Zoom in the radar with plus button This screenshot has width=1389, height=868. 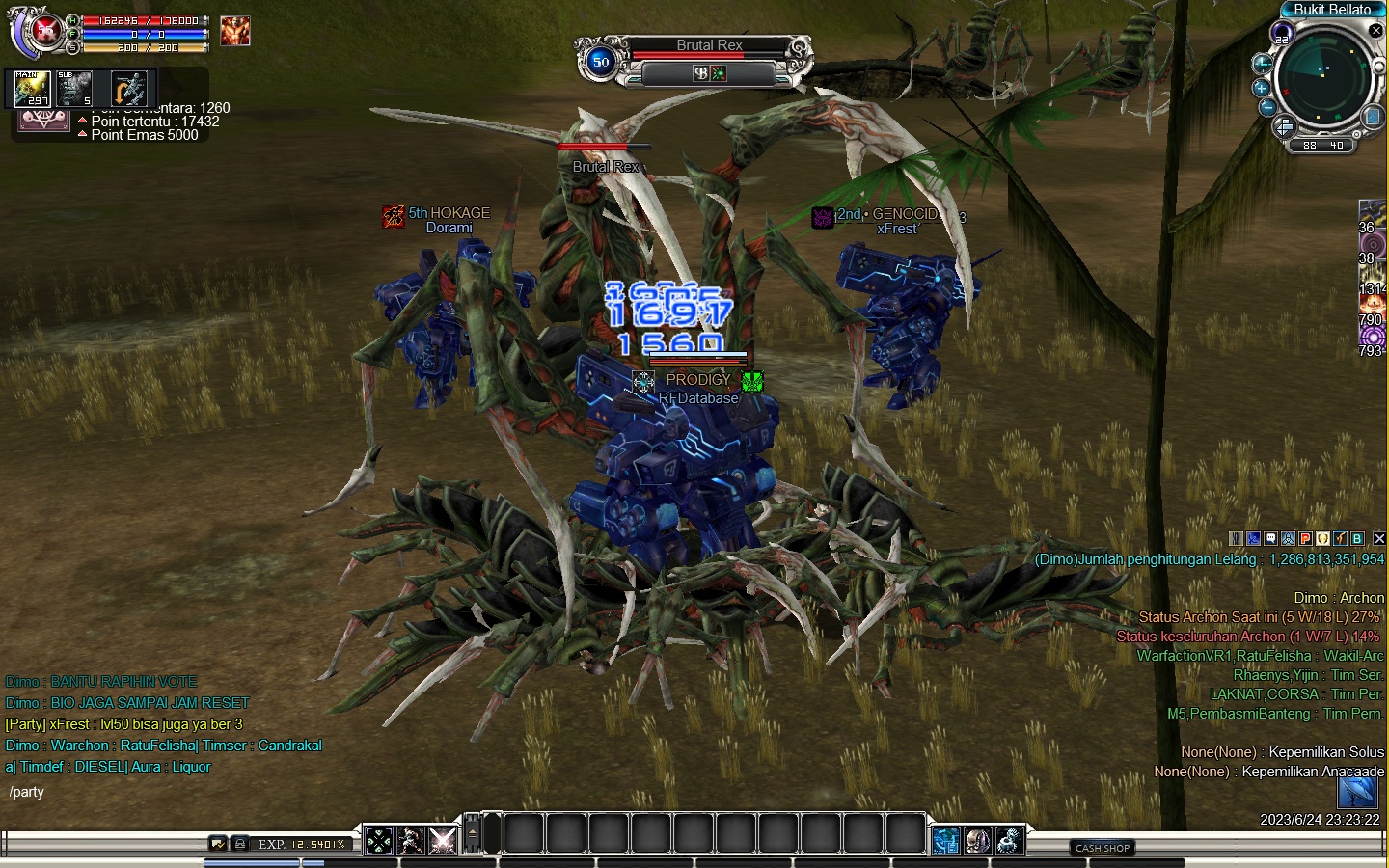coord(1261,88)
